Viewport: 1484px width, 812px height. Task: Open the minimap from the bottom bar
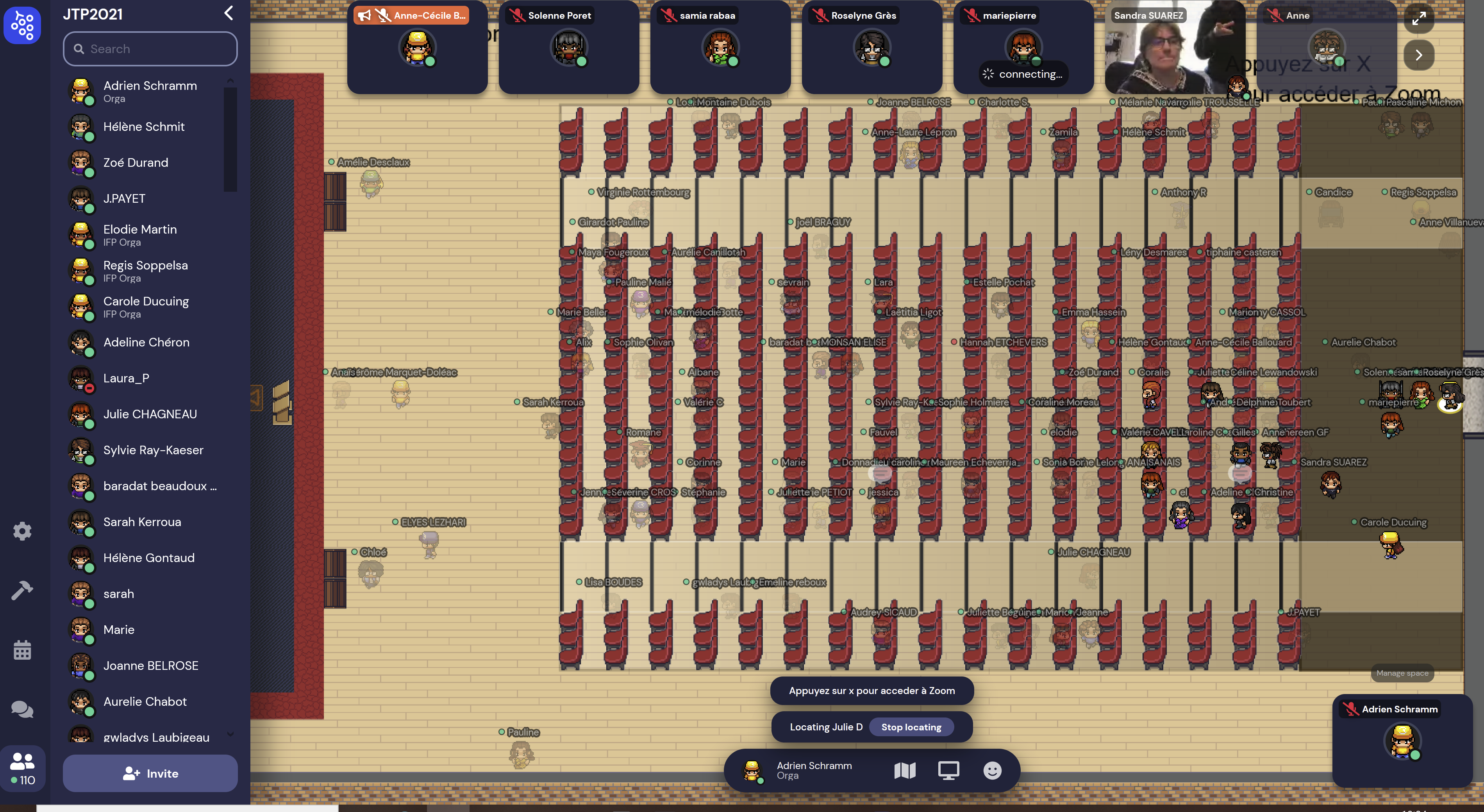point(904,771)
